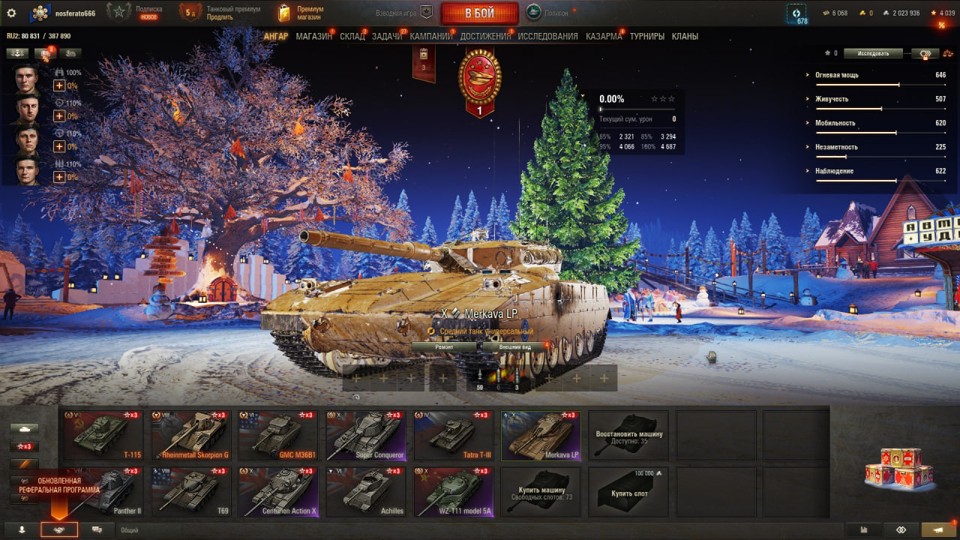Click the Купить слот tile
Image resolution: width=960 pixels, height=540 pixels.
[628, 491]
